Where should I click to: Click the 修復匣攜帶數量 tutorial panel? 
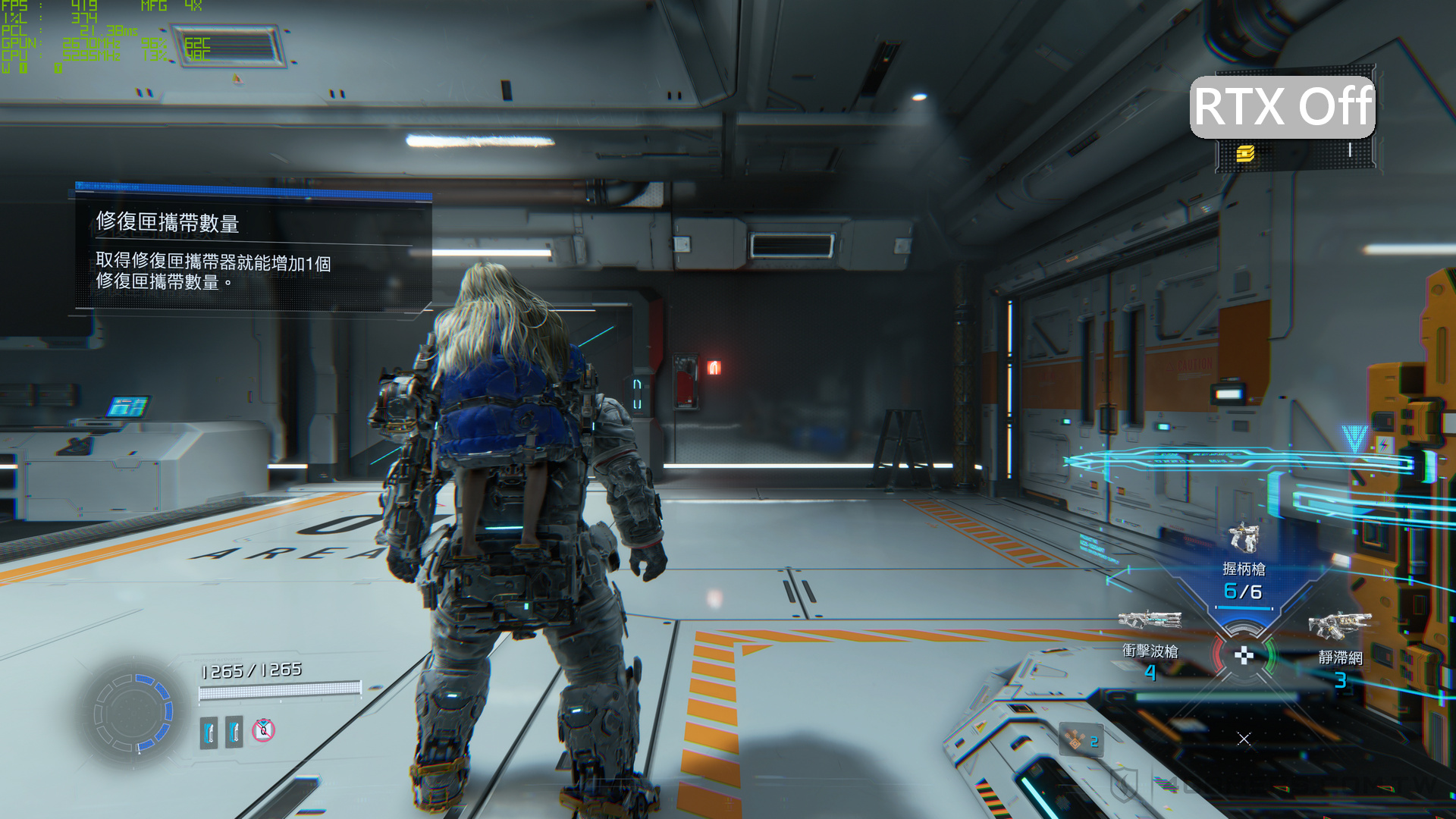coord(253,250)
